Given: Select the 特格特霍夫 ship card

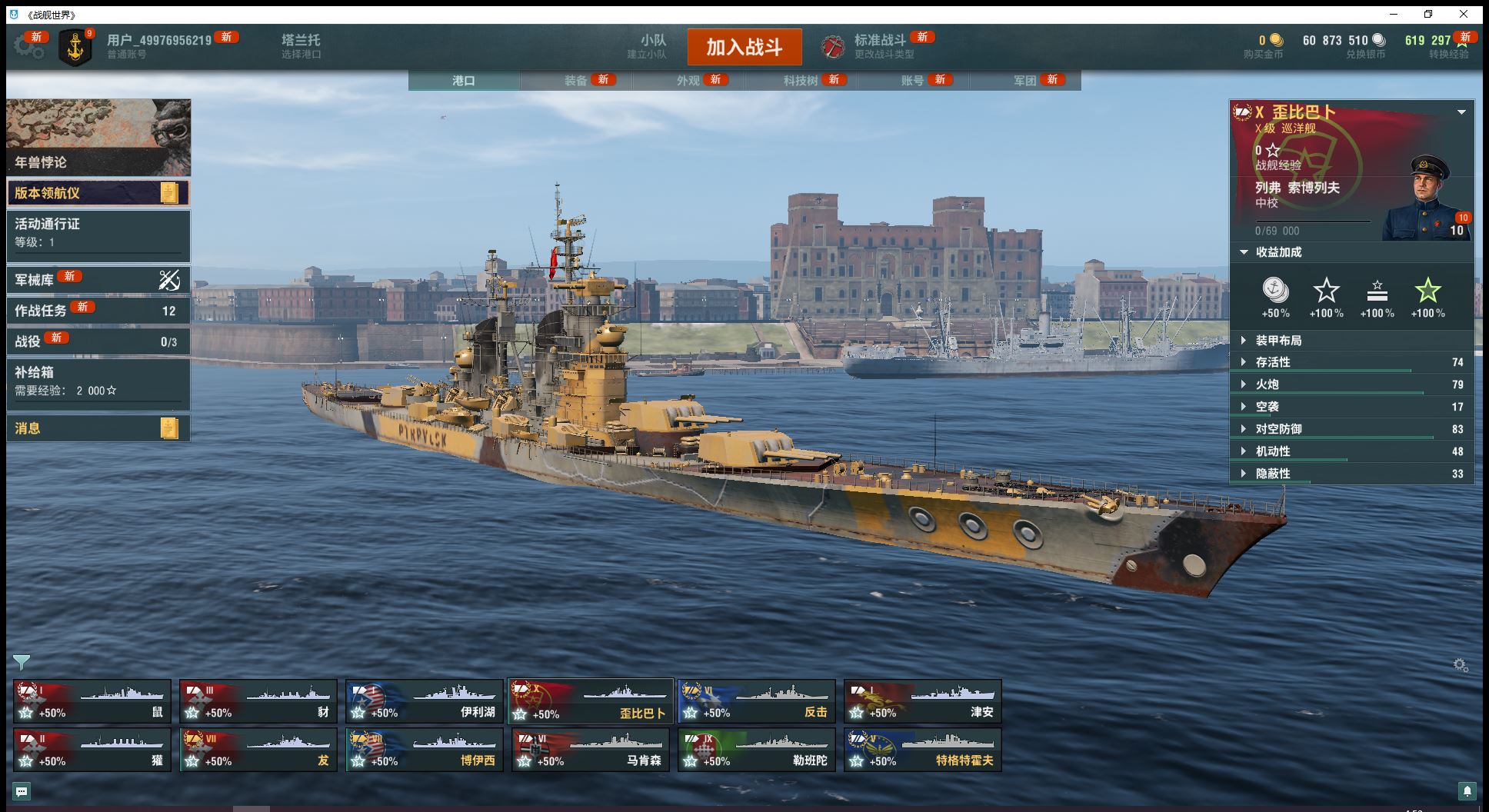Looking at the screenshot, I should [x=922, y=750].
